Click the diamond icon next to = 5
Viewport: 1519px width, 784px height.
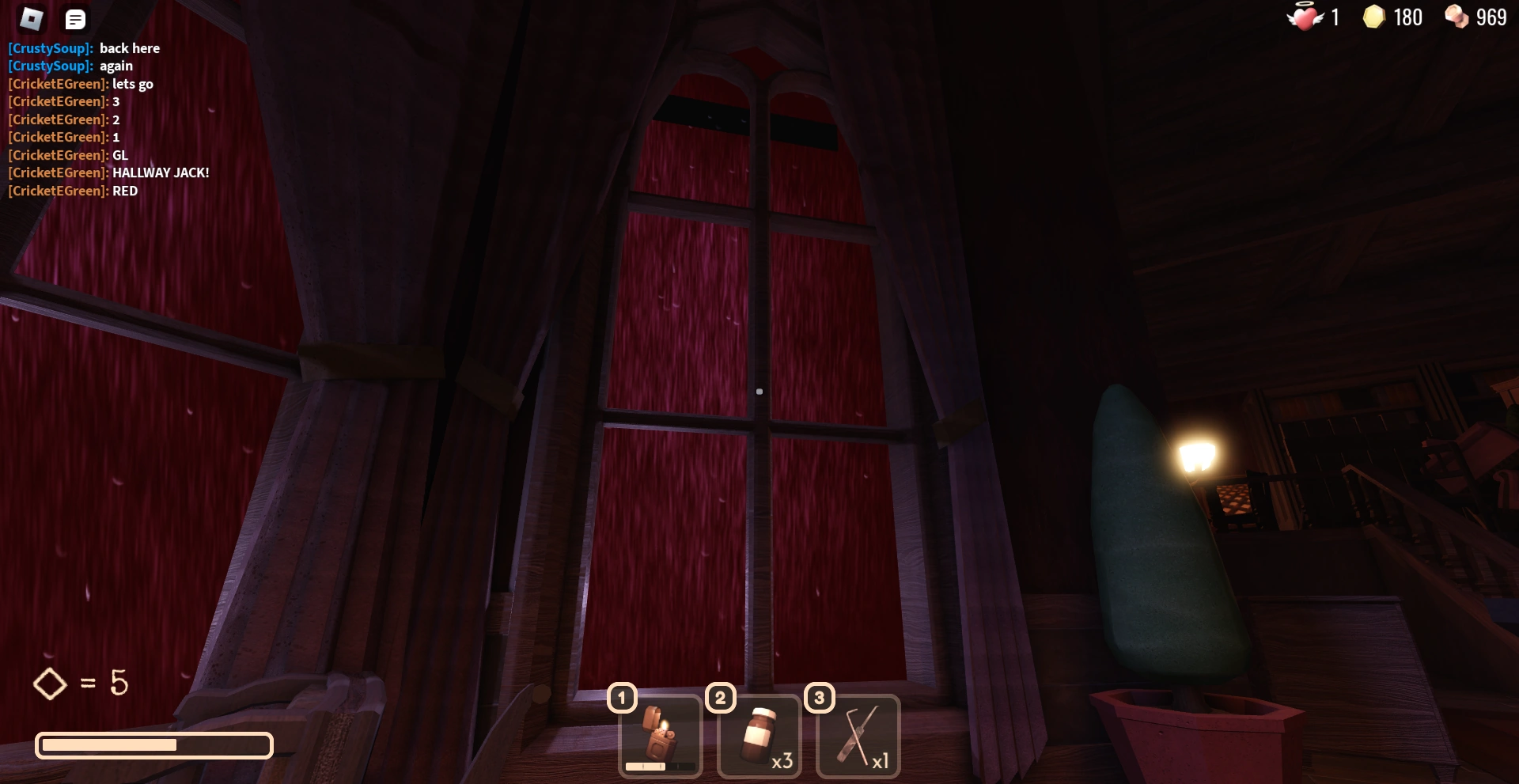[x=50, y=684]
